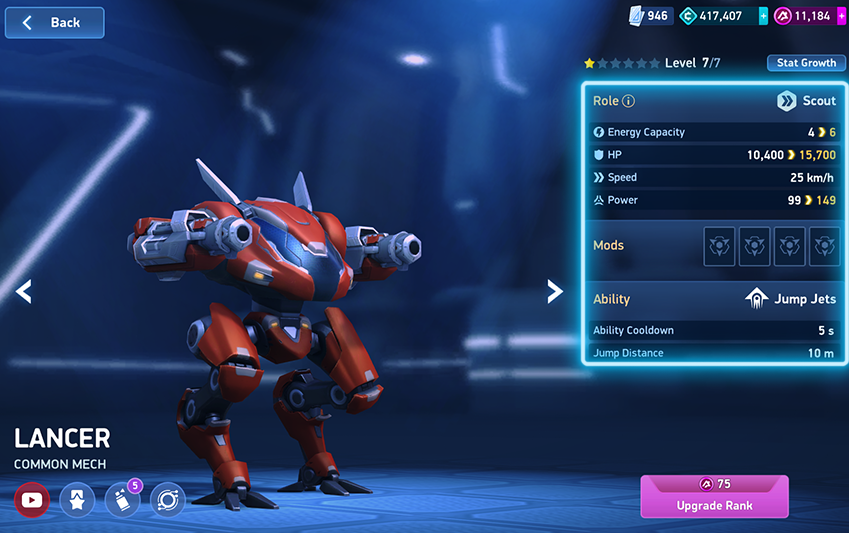Screen dimensions: 849x533
Task: Select the Jump Jets ability
Action: pos(792,299)
